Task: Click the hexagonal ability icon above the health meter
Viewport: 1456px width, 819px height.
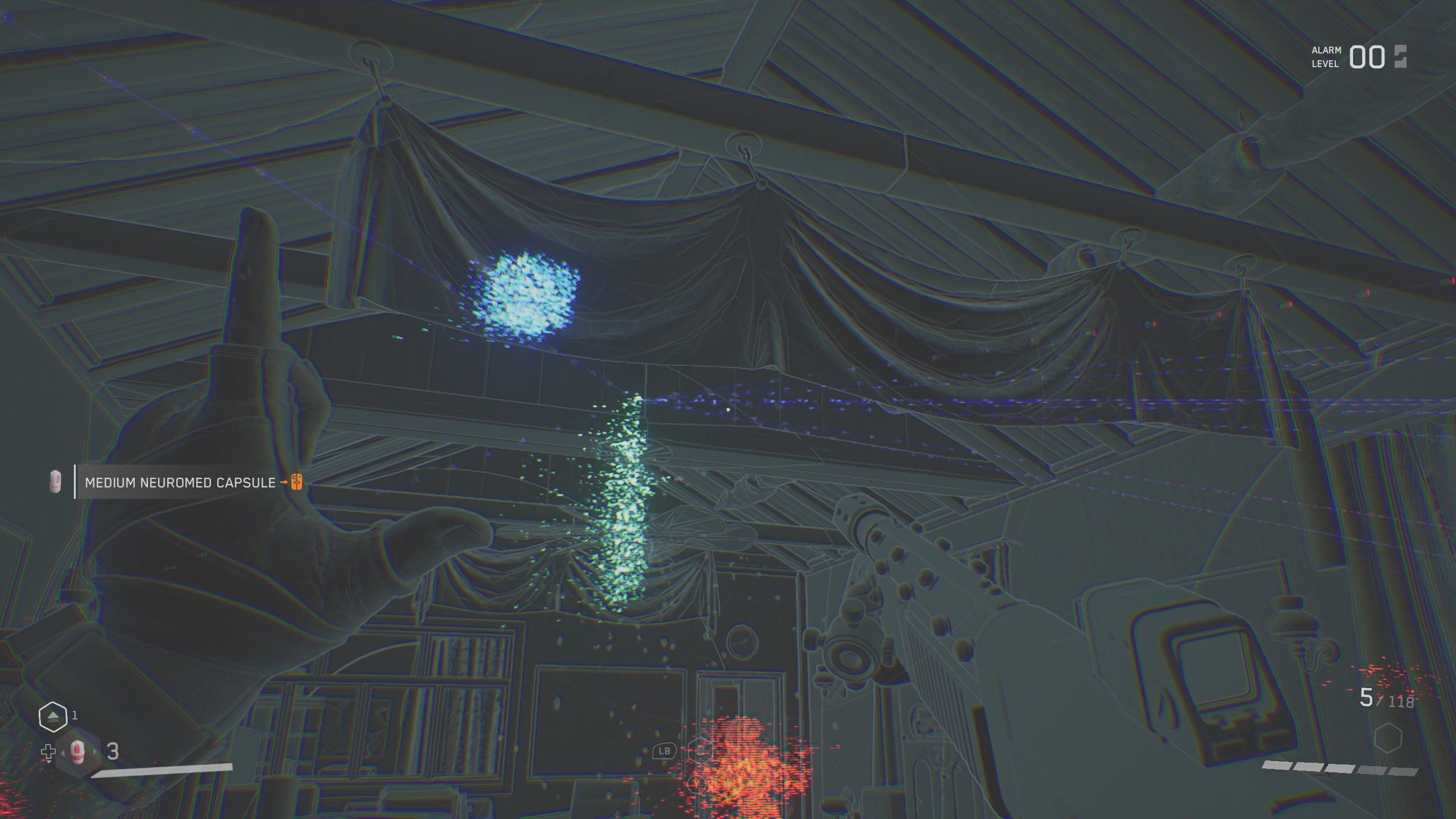Action: pyautogui.click(x=52, y=715)
